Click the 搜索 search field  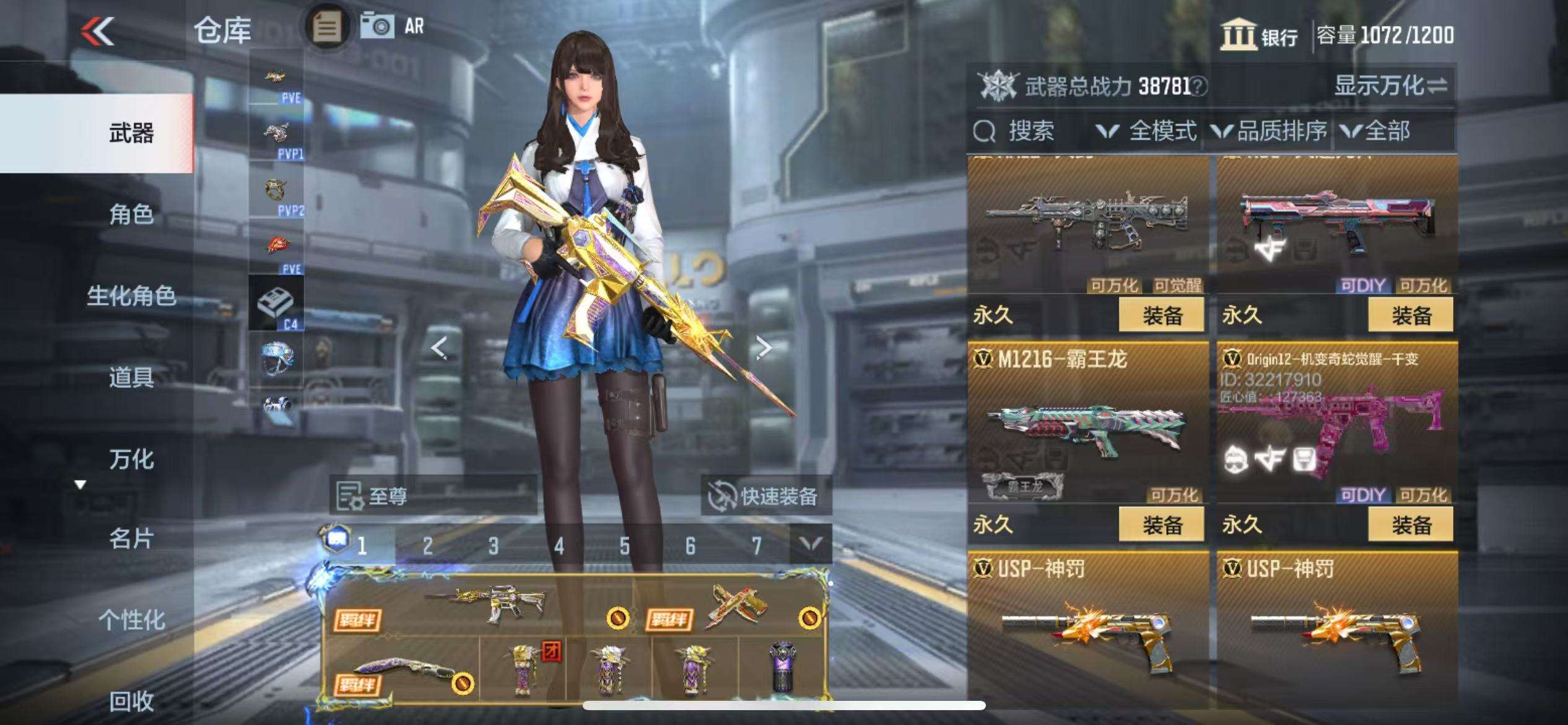1030,131
